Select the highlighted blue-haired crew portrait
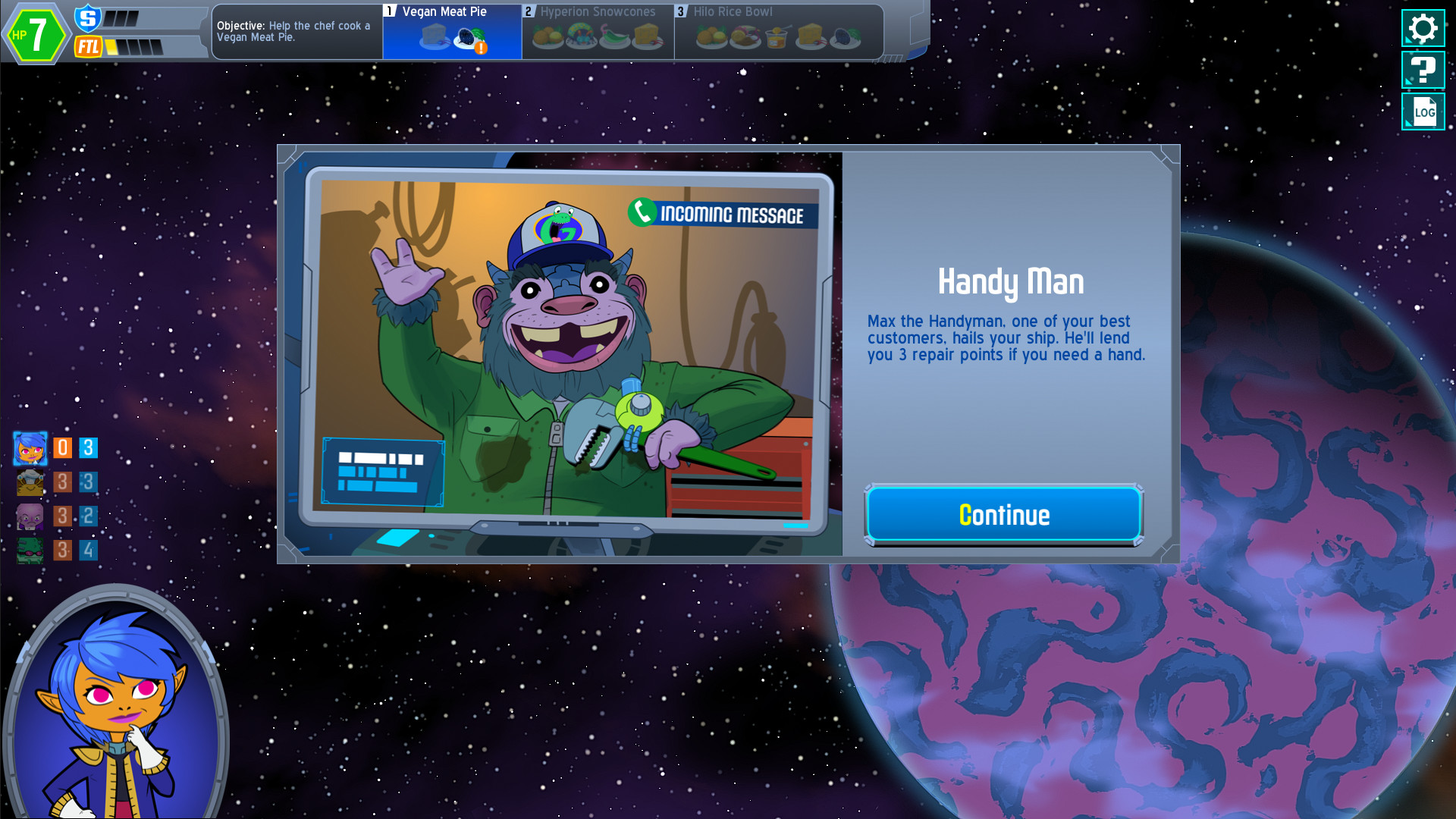 coord(30,449)
